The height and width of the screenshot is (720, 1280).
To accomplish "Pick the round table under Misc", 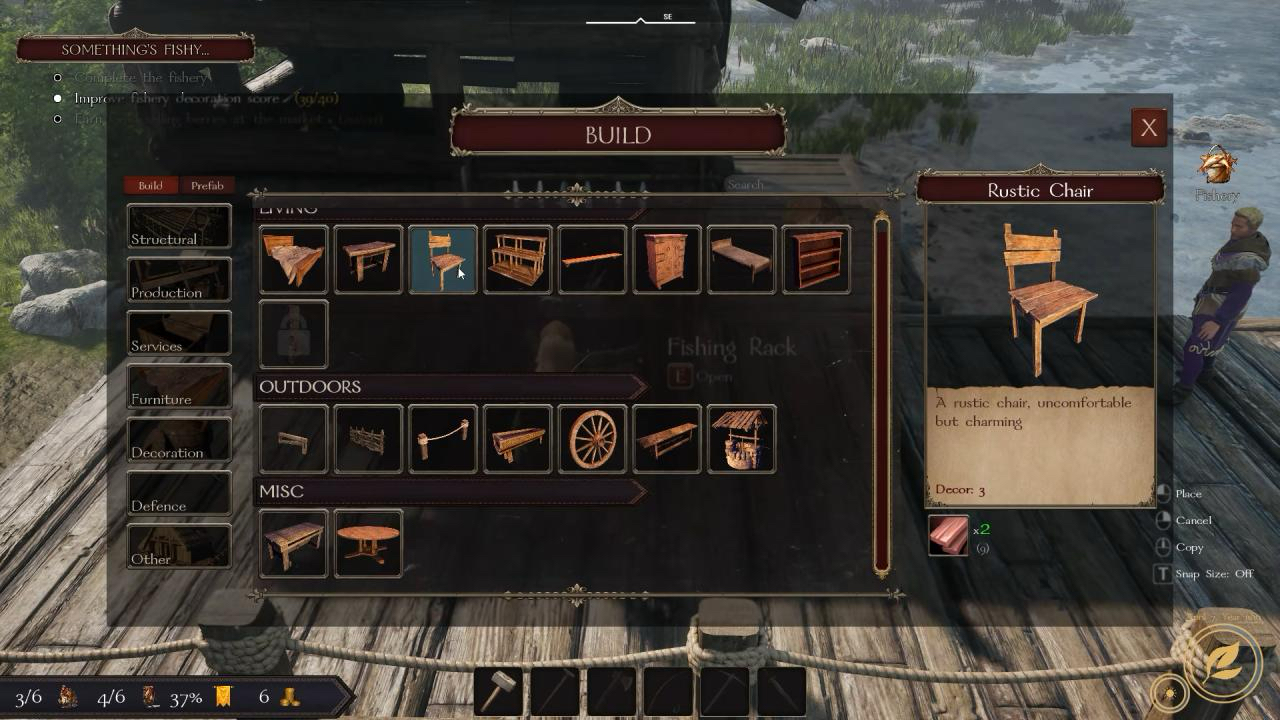I will coord(368,544).
